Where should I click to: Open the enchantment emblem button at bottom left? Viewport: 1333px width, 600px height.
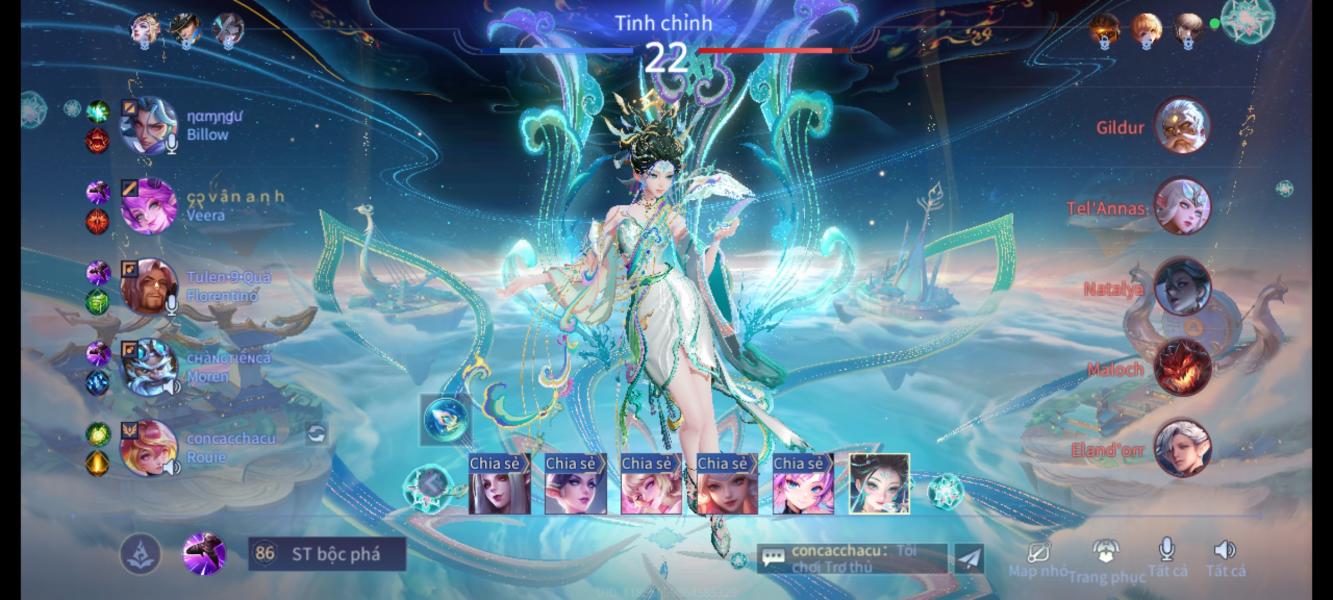[141, 554]
